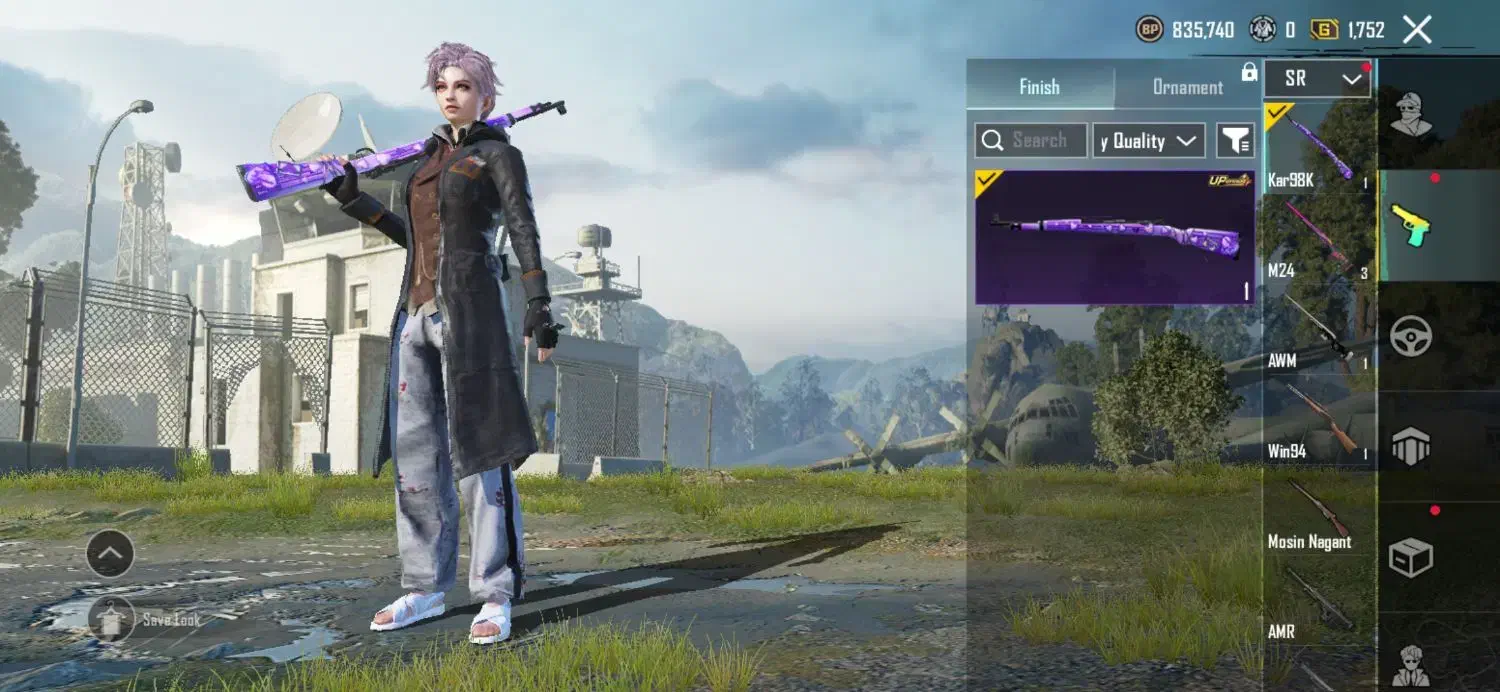Select the Mosin Nagant entry
This screenshot has width=1500, height=692.
(1318, 512)
